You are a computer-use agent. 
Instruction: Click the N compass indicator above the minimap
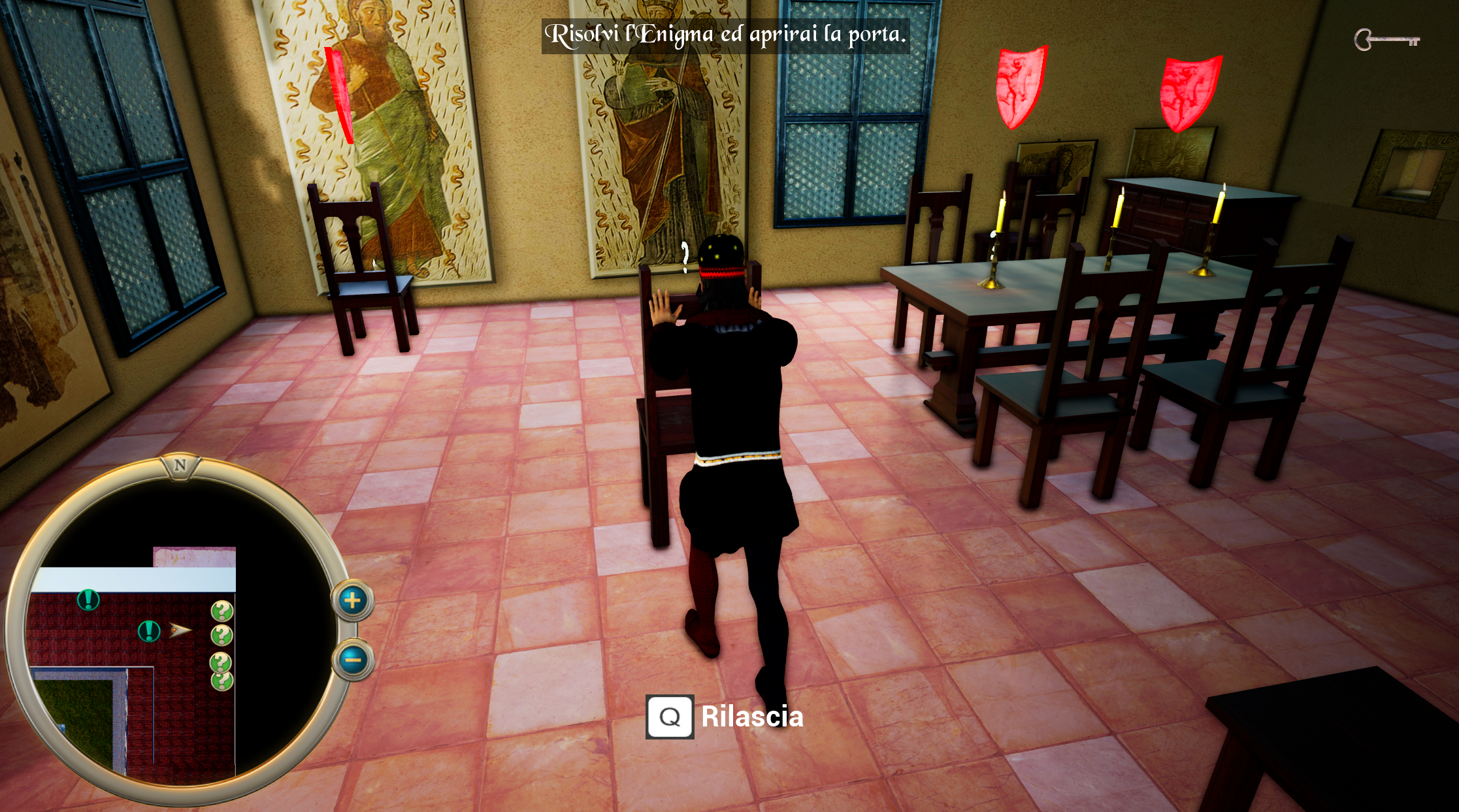pyautogui.click(x=179, y=466)
